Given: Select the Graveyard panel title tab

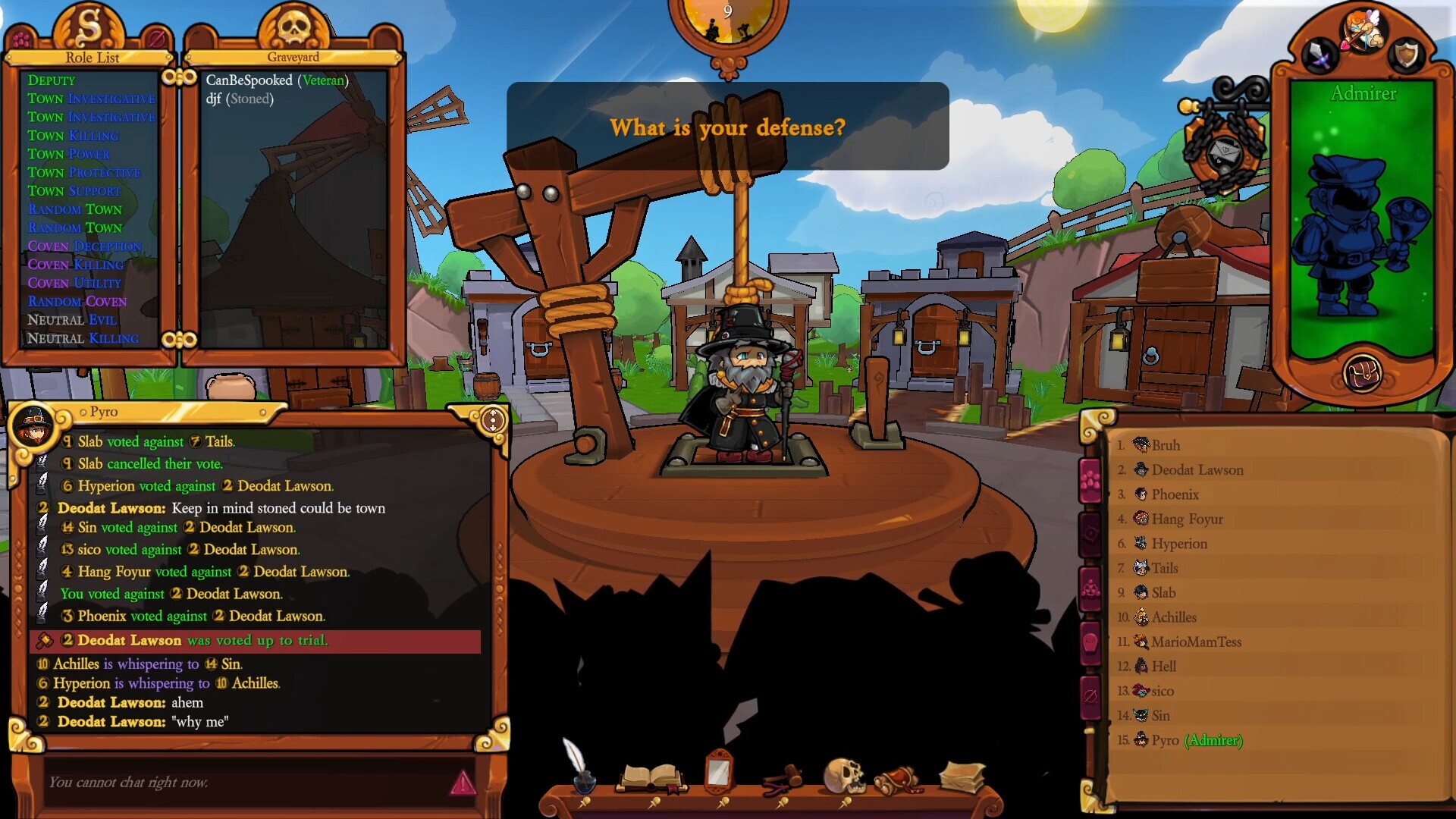Looking at the screenshot, I should (292, 57).
